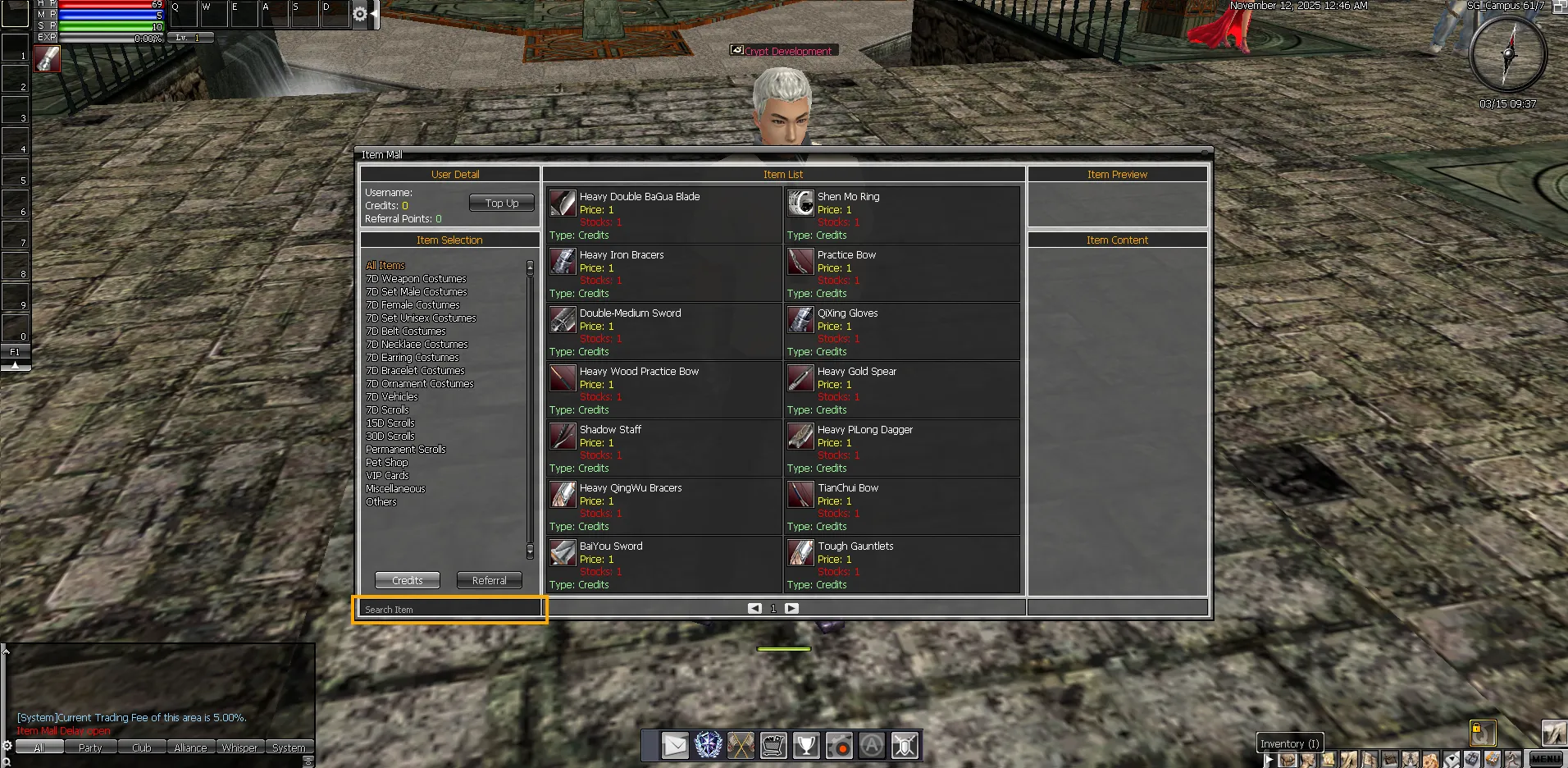This screenshot has height=768, width=1568.
Task: Open the MENU button
Action: click(1546, 759)
